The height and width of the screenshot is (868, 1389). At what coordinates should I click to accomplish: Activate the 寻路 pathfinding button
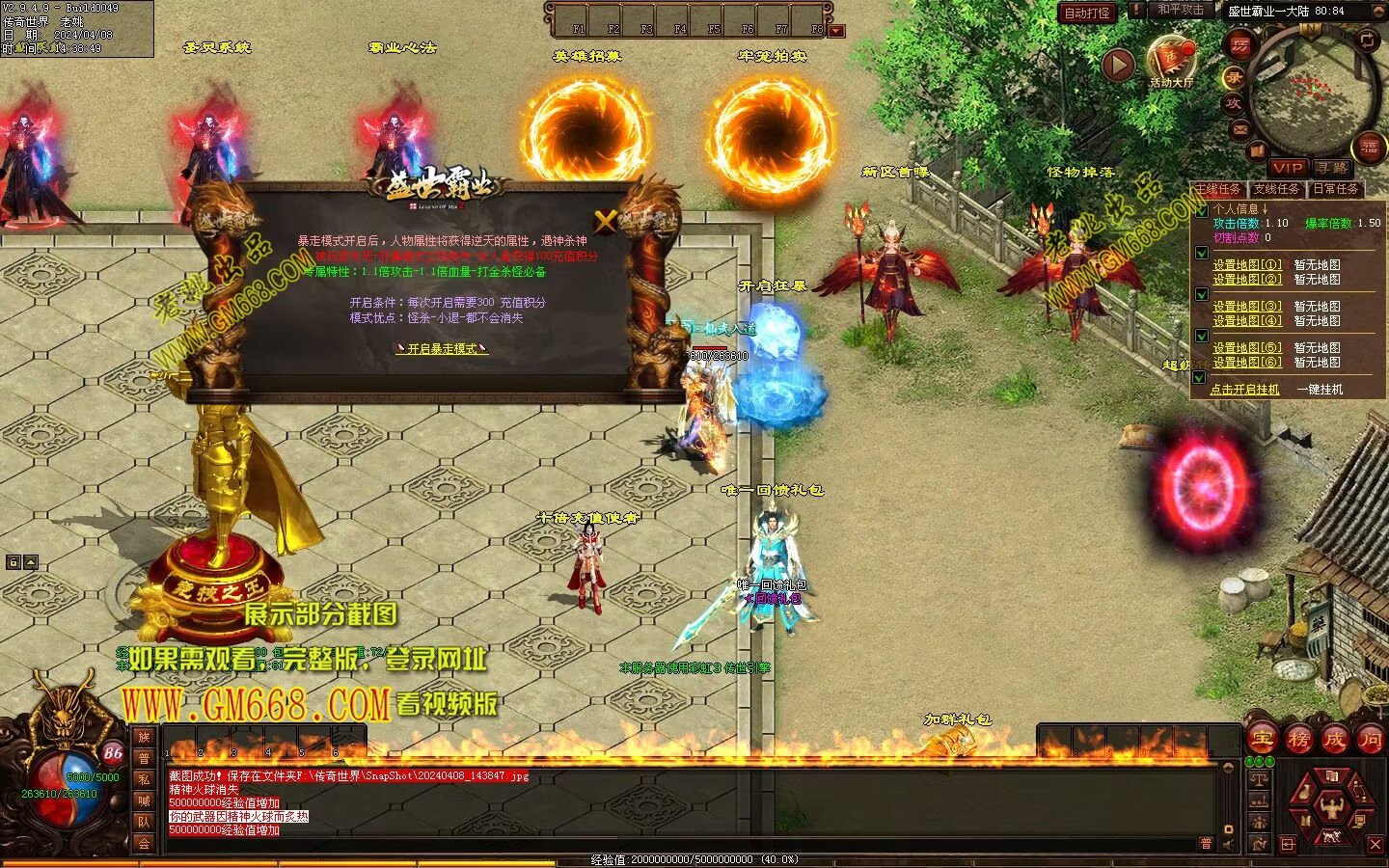[1332, 168]
